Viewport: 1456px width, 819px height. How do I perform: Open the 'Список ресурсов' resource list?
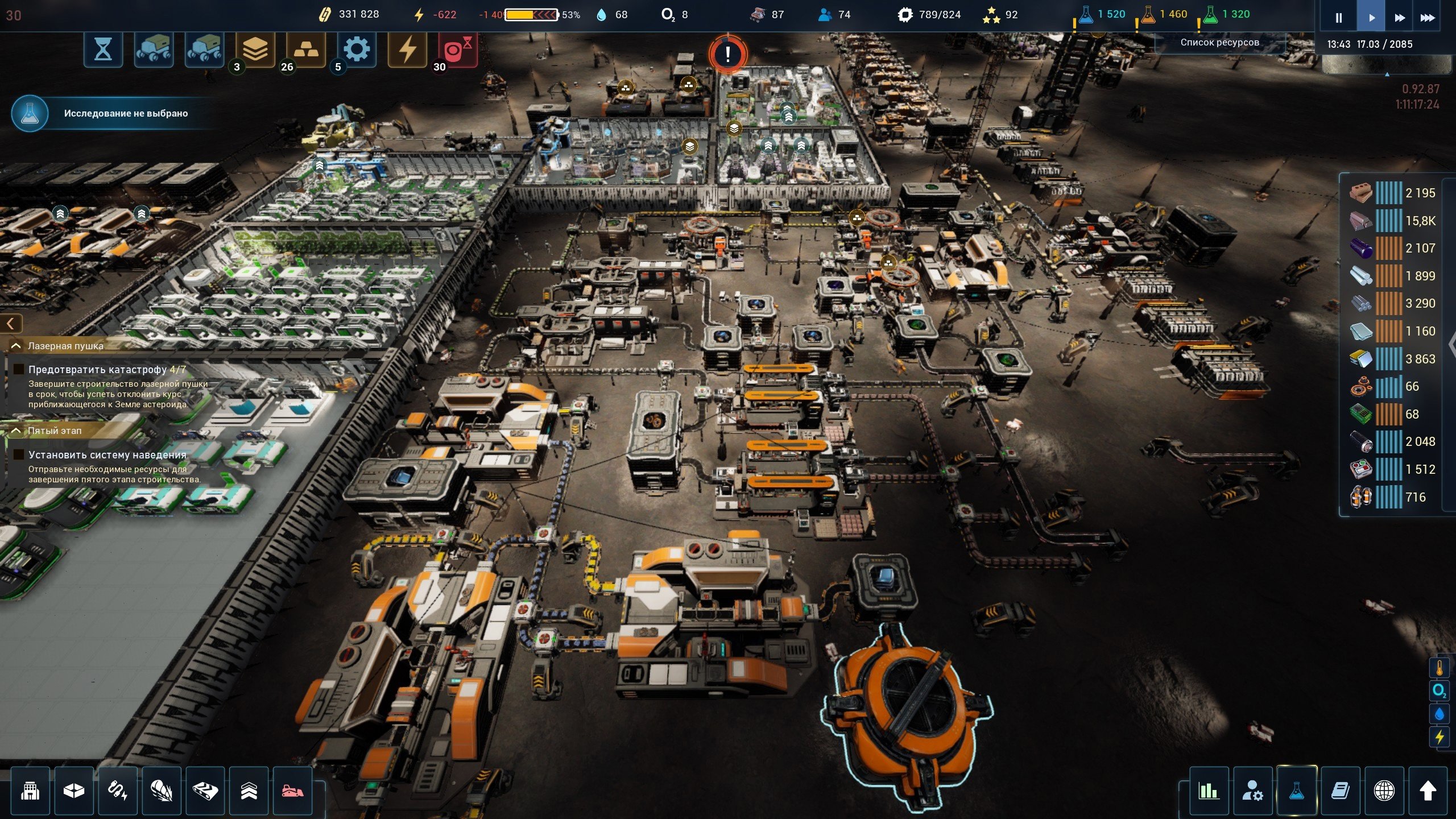point(1219,42)
